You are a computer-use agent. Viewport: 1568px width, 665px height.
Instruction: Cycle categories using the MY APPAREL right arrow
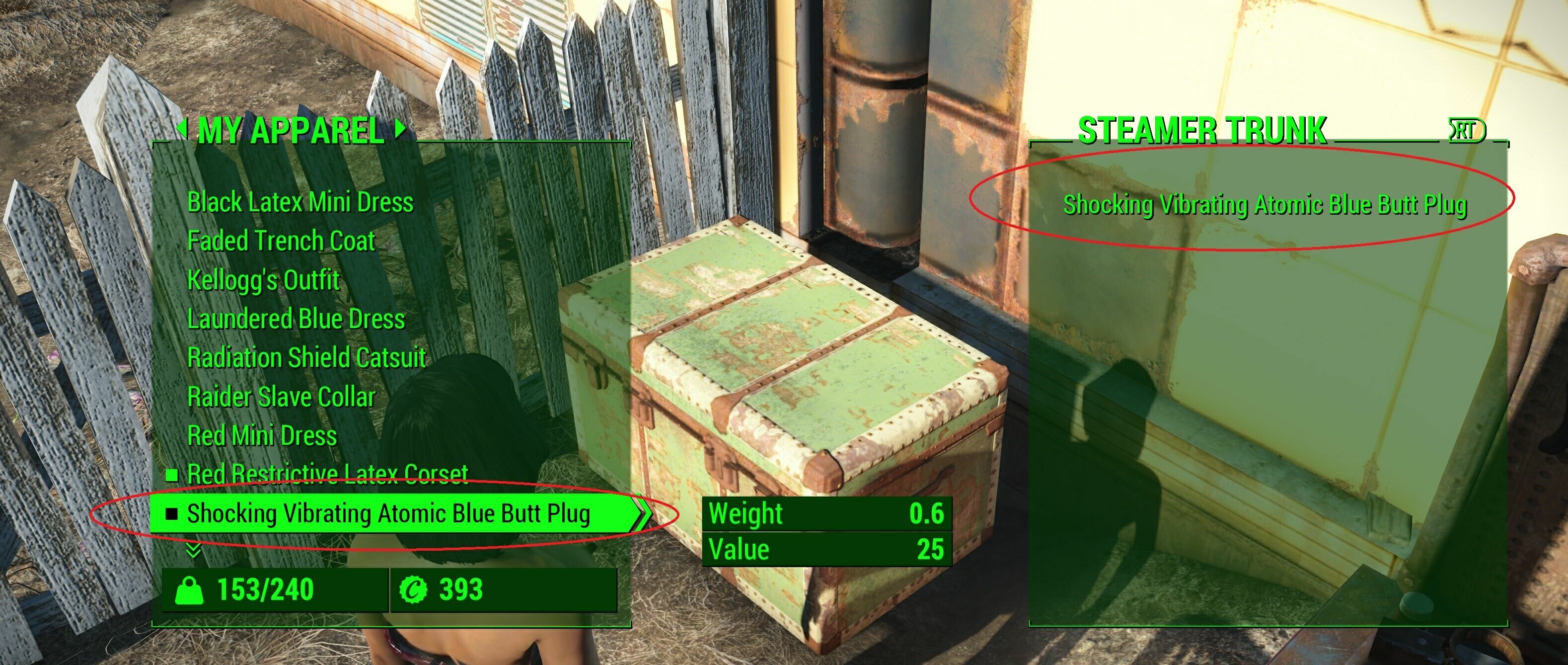400,130
